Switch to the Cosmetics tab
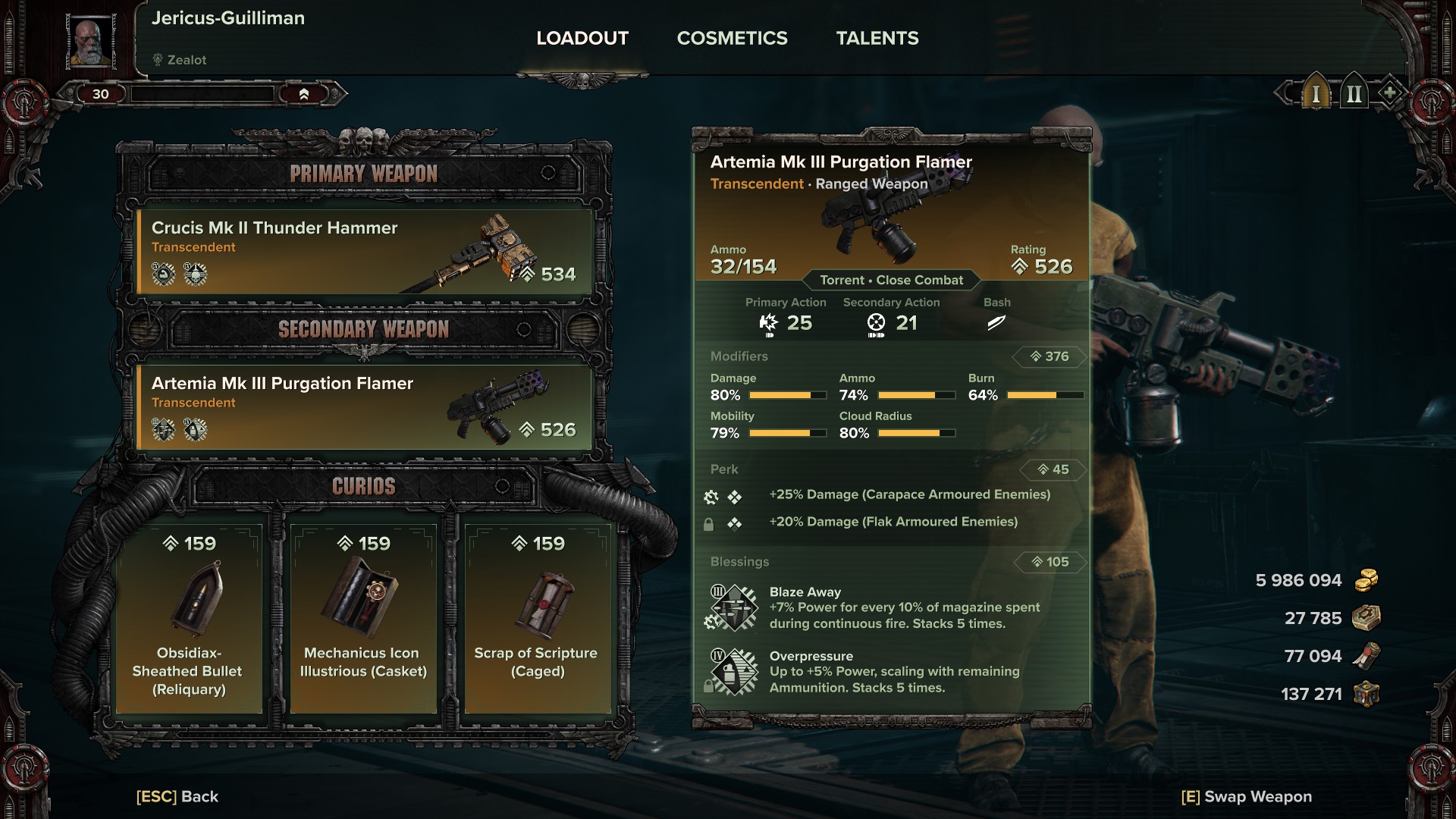This screenshot has width=1456, height=819. (732, 38)
